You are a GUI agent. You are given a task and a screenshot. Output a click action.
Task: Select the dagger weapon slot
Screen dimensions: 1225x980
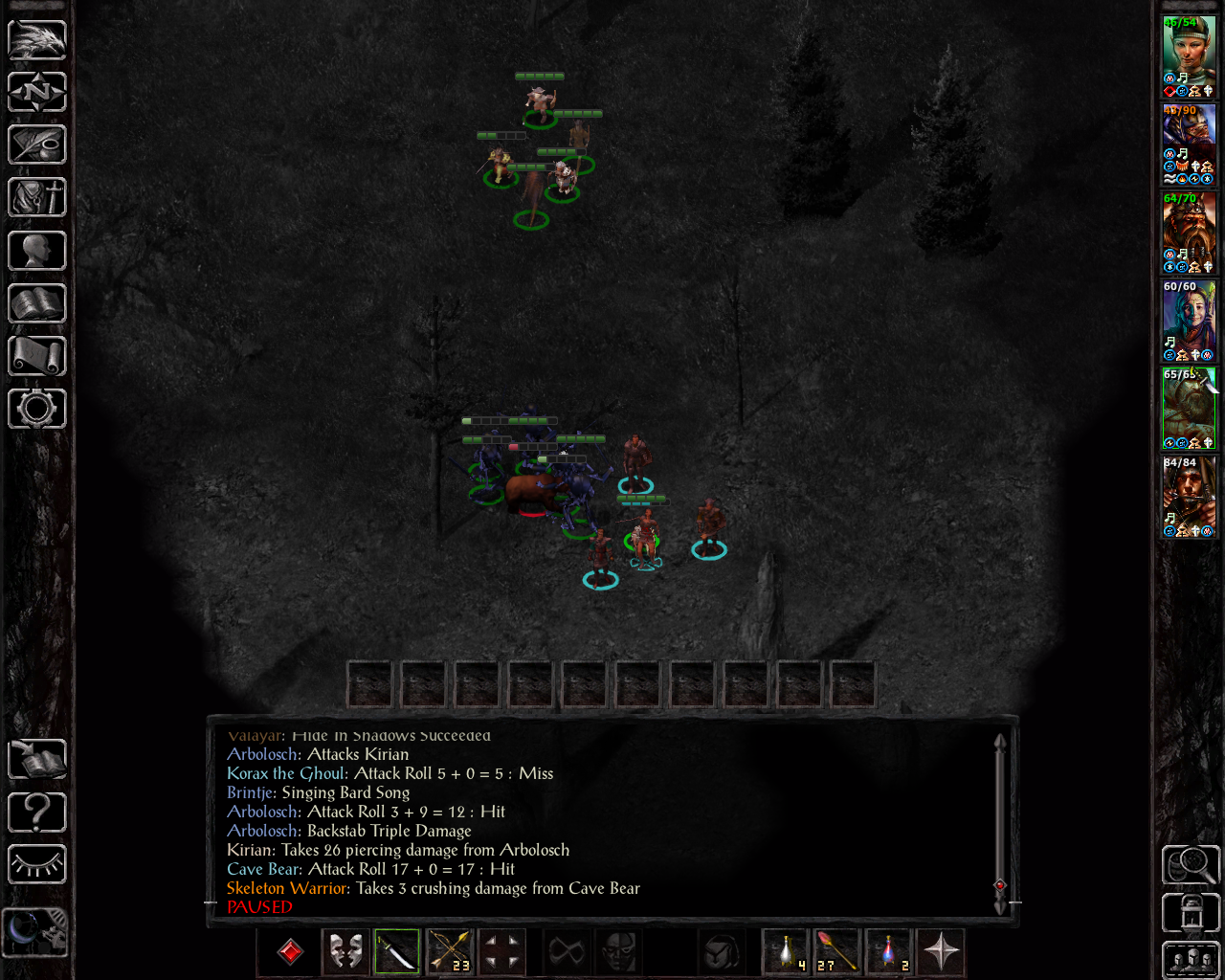tap(397, 951)
